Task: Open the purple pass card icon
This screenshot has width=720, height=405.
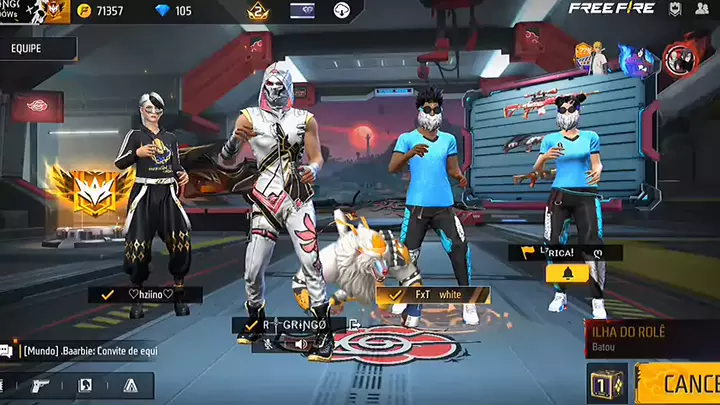Action: coord(302,11)
